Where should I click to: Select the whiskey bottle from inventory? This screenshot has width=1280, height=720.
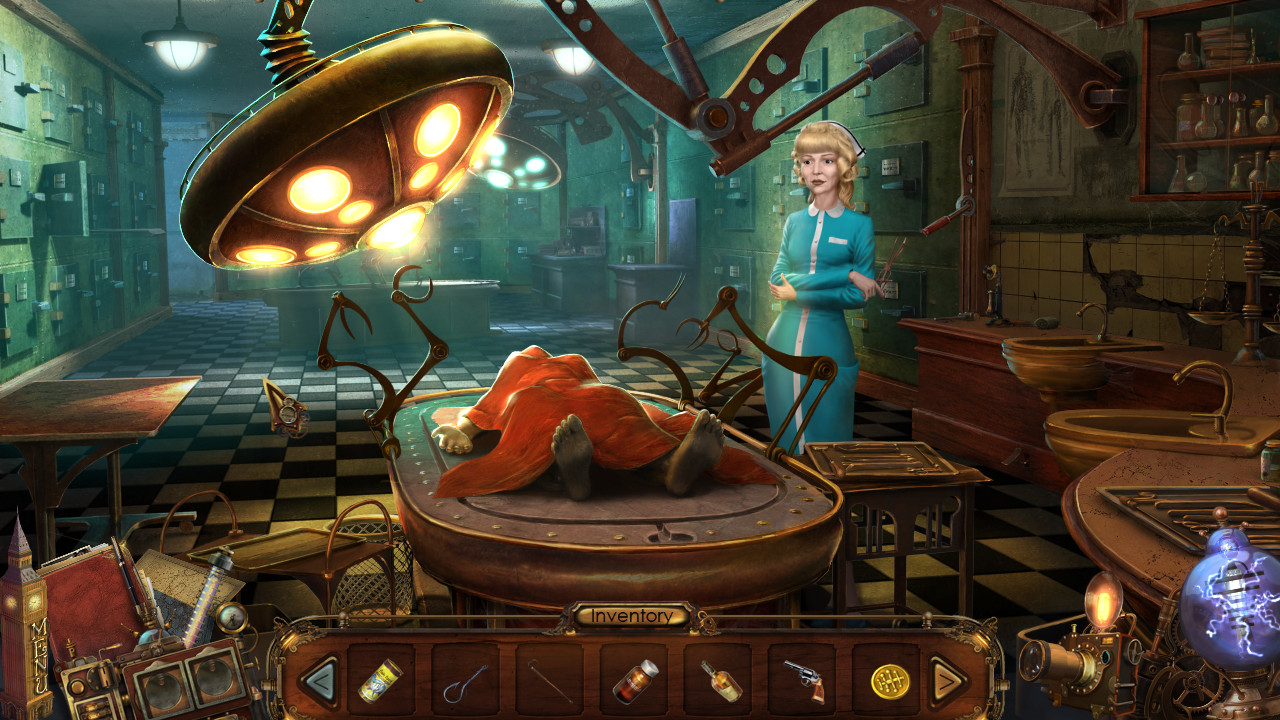point(721,682)
